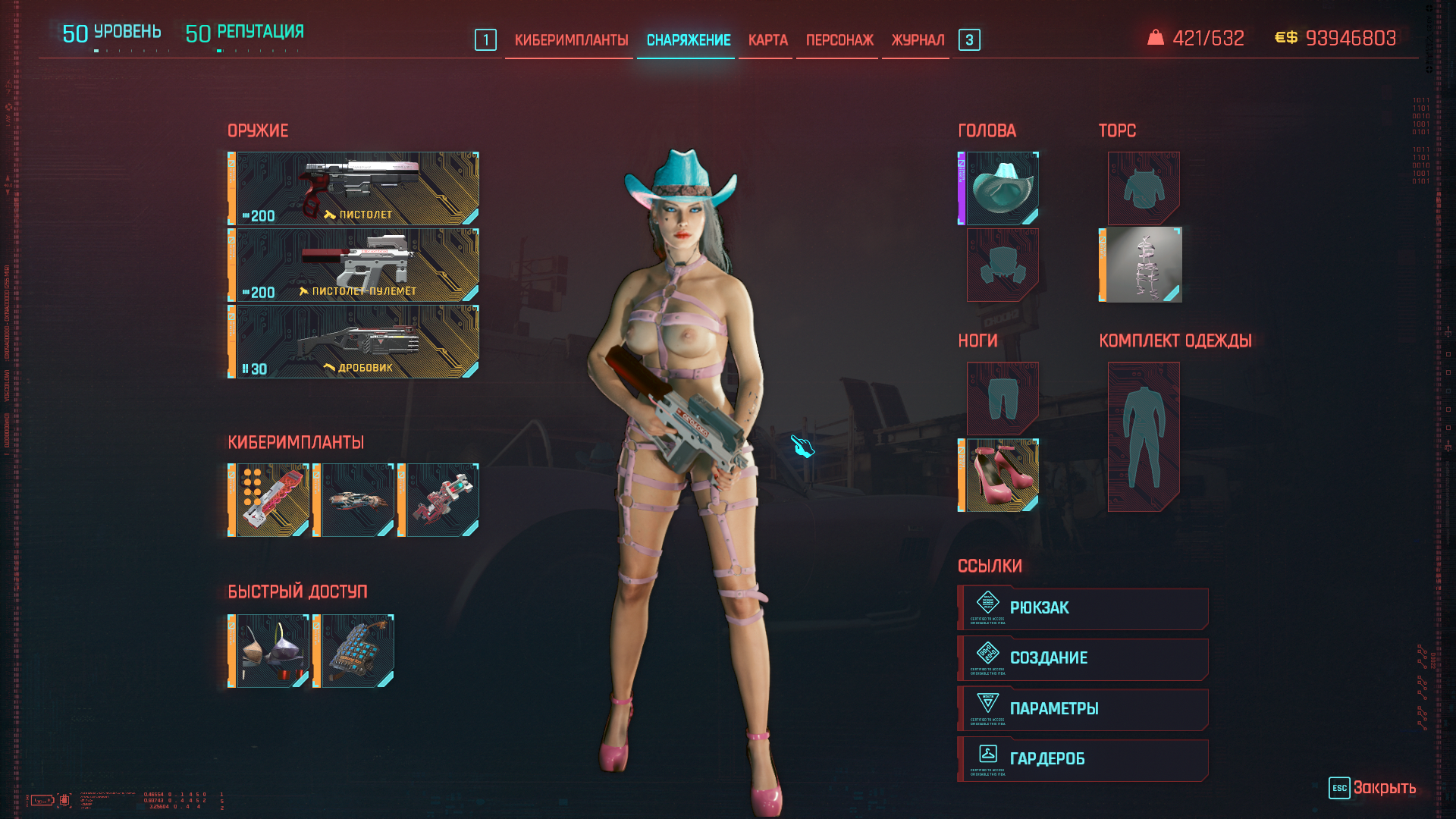Open the Гардероб wardrobe link

tap(1083, 759)
